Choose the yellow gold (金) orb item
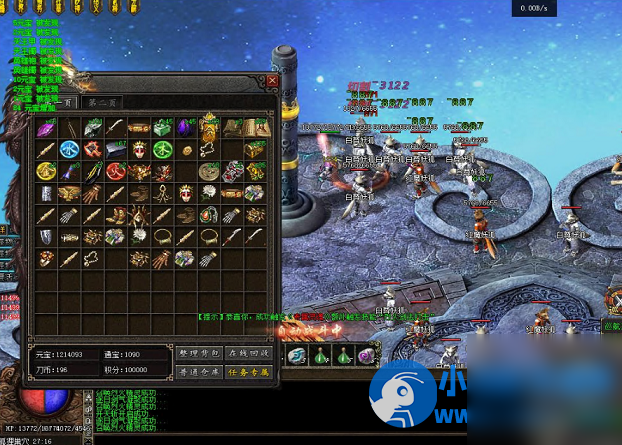 [x=46, y=171]
